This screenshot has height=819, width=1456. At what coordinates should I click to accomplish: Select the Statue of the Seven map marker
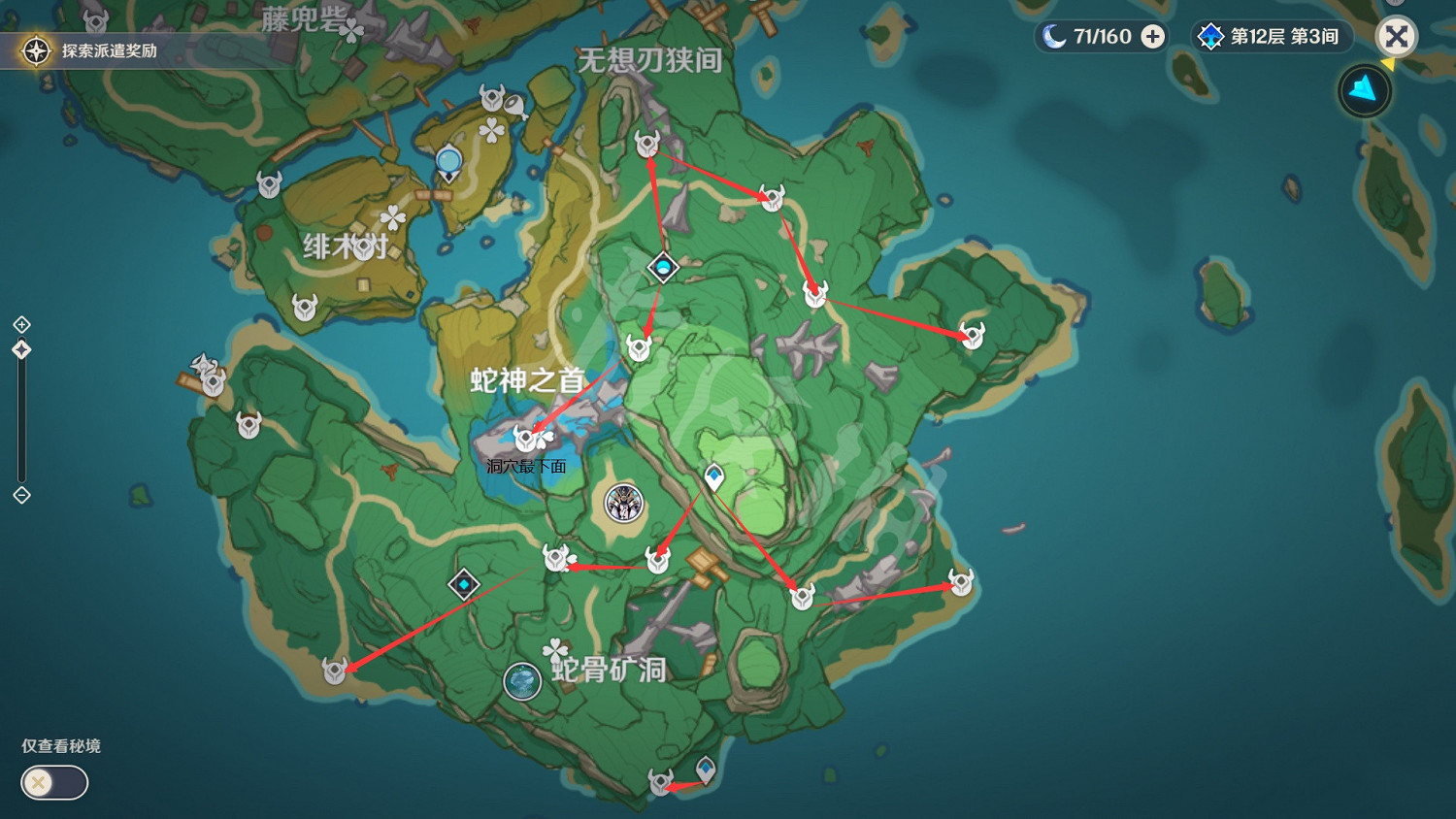[x=622, y=503]
